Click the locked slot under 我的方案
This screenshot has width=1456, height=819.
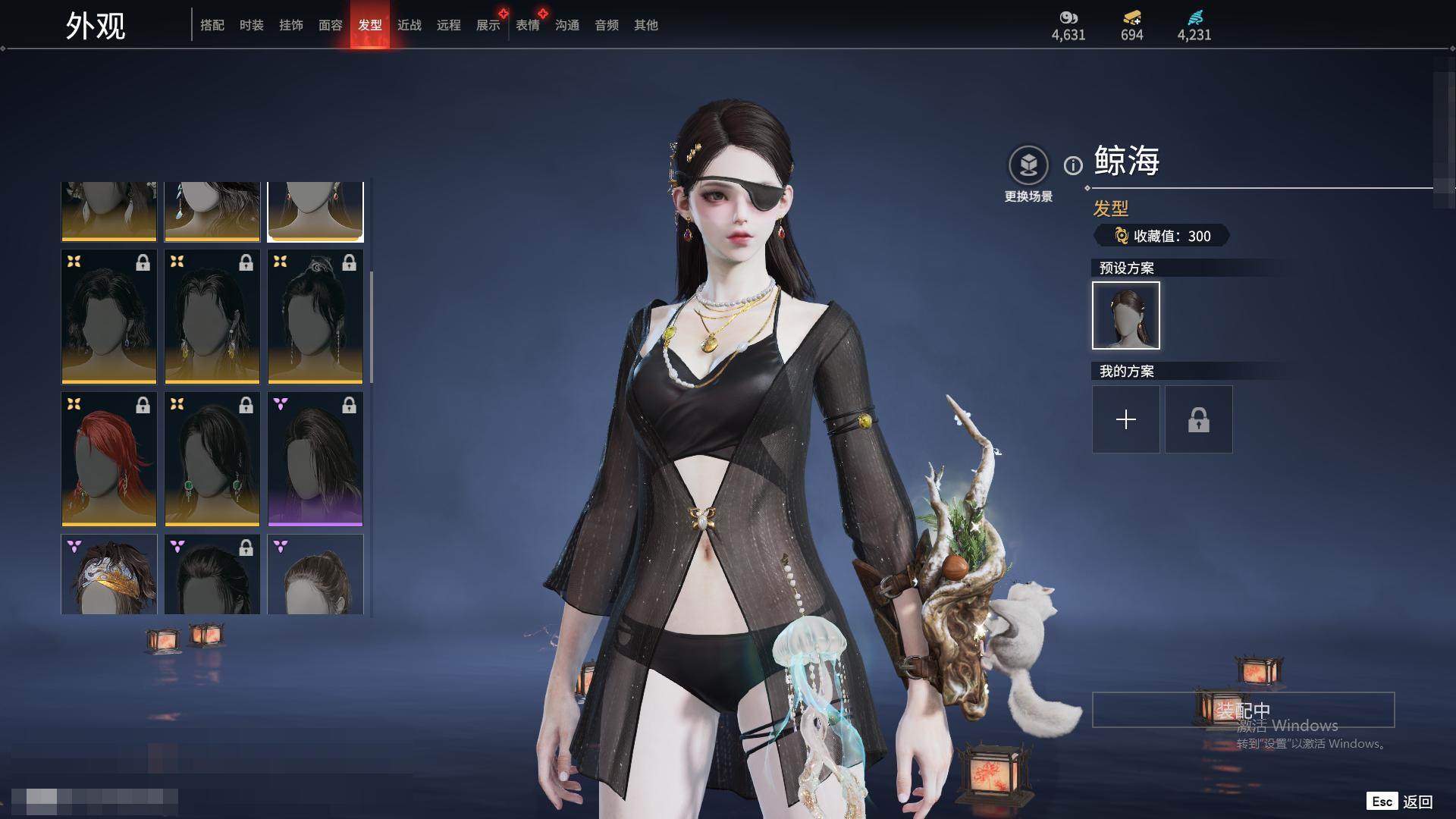tap(1199, 419)
